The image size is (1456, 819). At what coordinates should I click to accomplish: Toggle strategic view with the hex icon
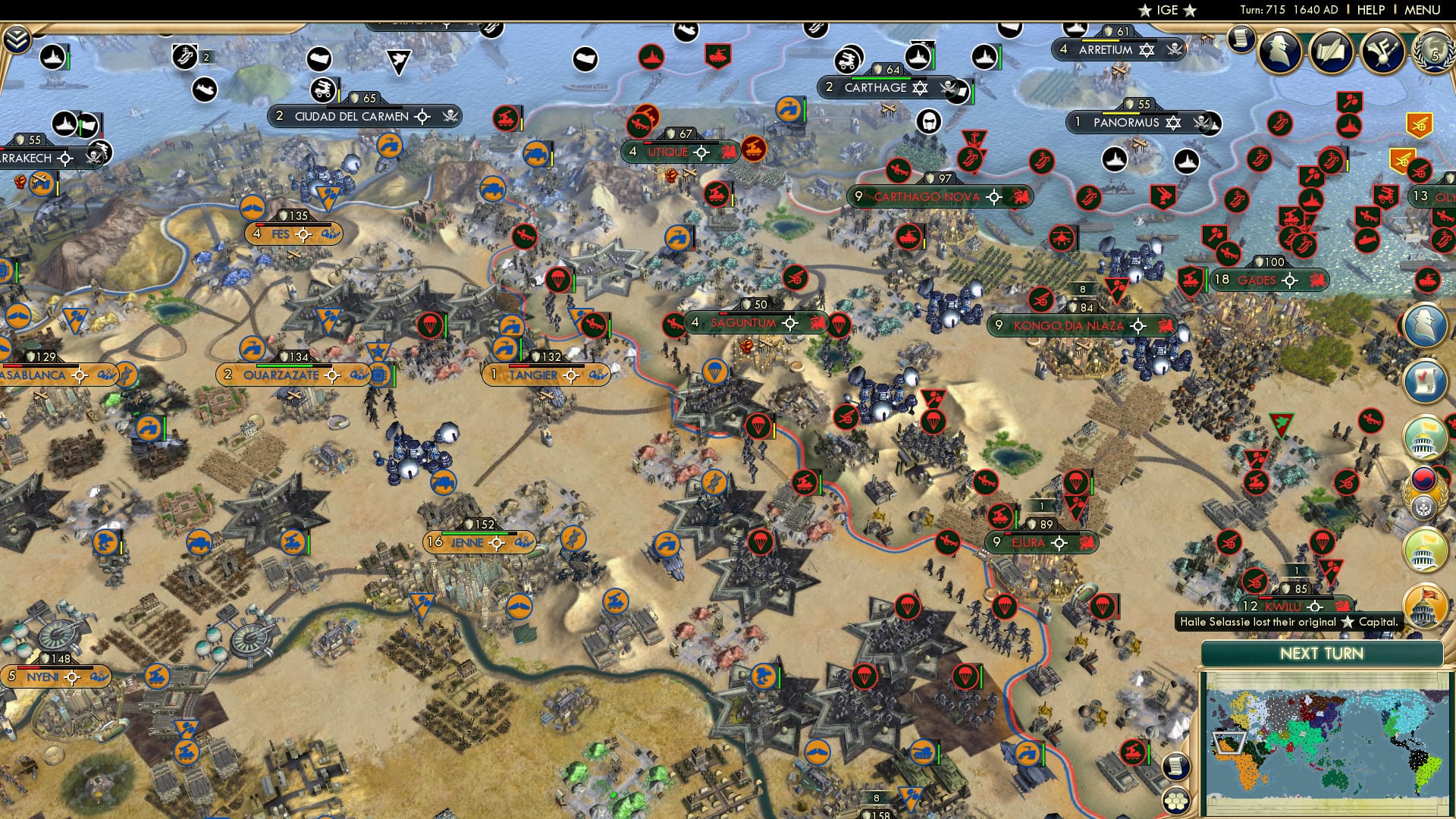click(x=1176, y=799)
